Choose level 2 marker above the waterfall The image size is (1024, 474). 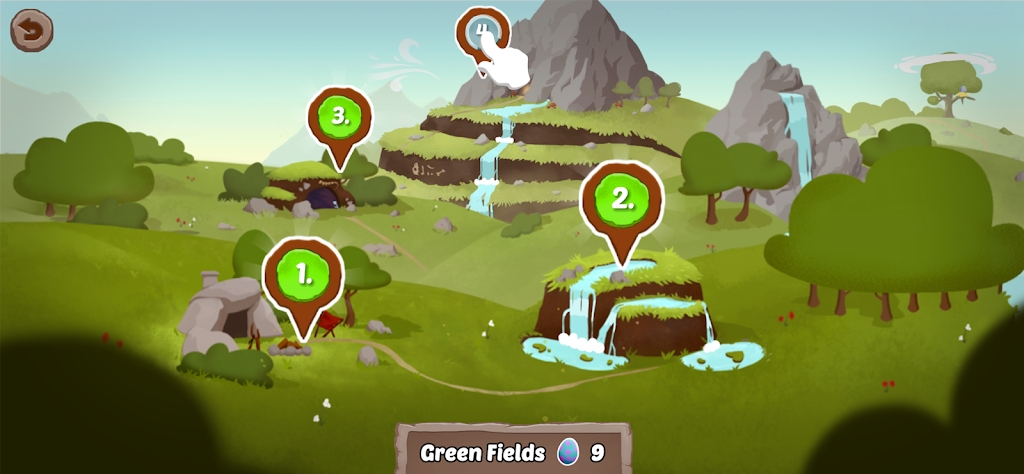[x=621, y=199]
